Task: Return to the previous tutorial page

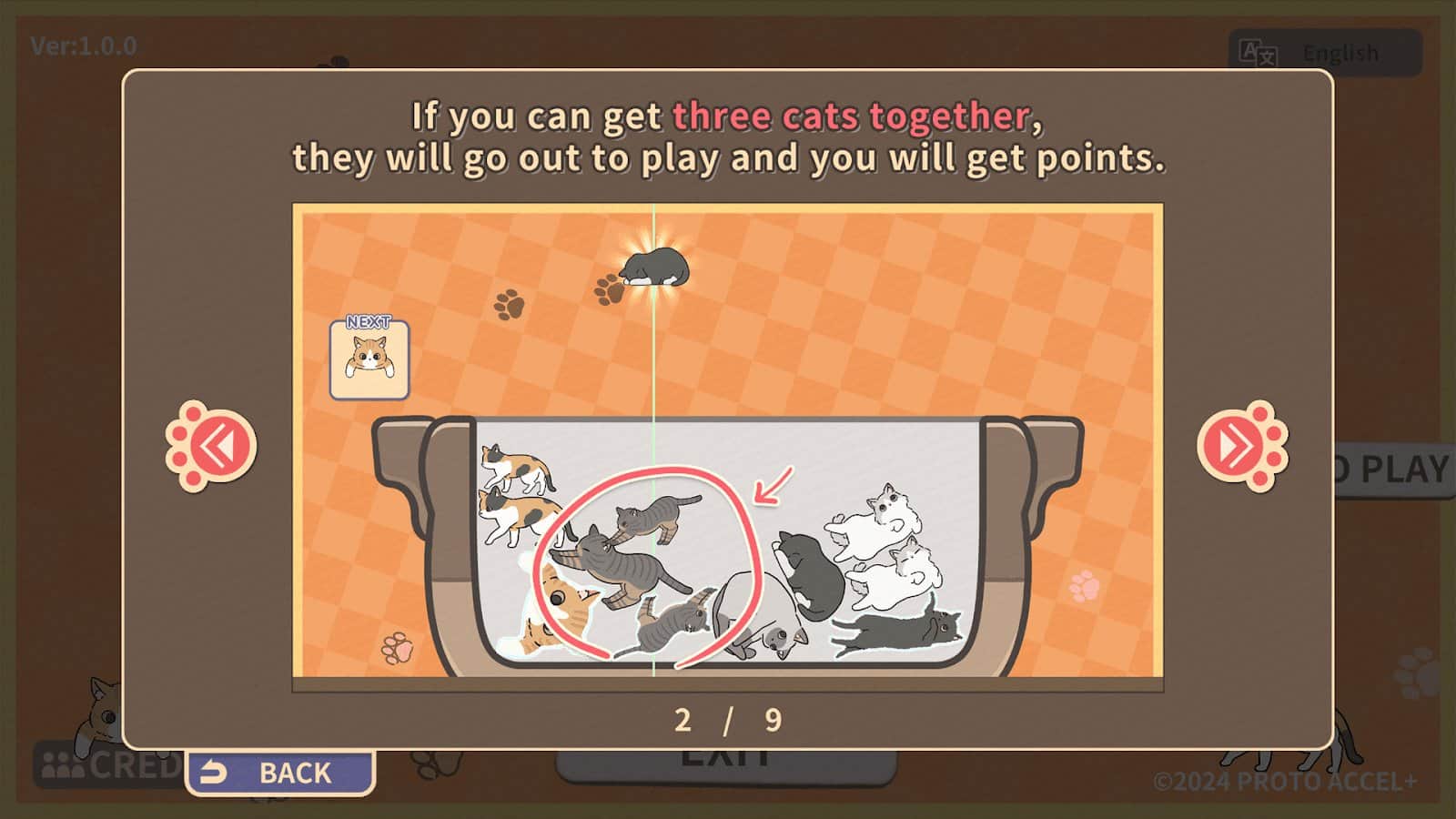Action: 214,446
